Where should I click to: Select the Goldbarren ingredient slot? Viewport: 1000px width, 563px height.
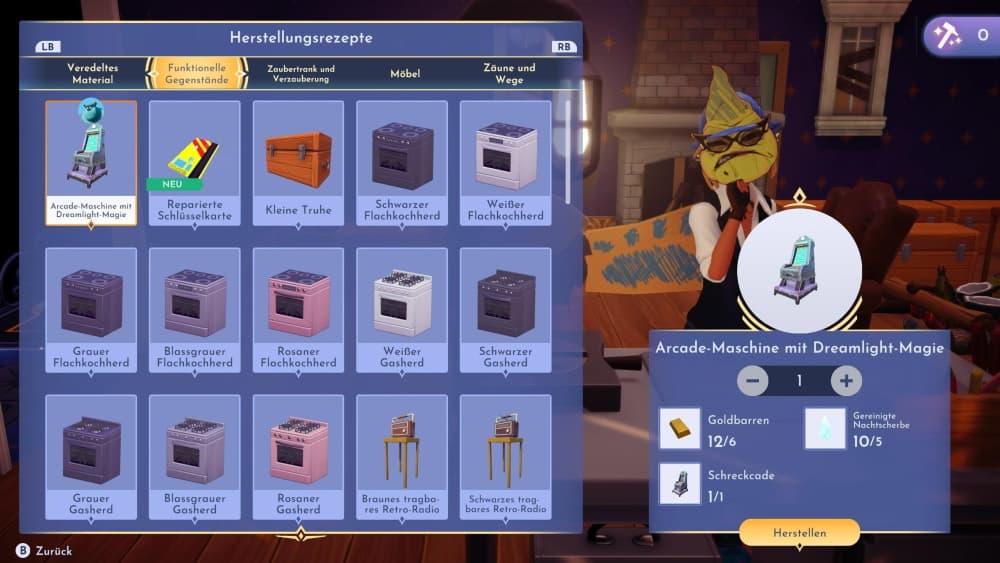click(x=680, y=428)
